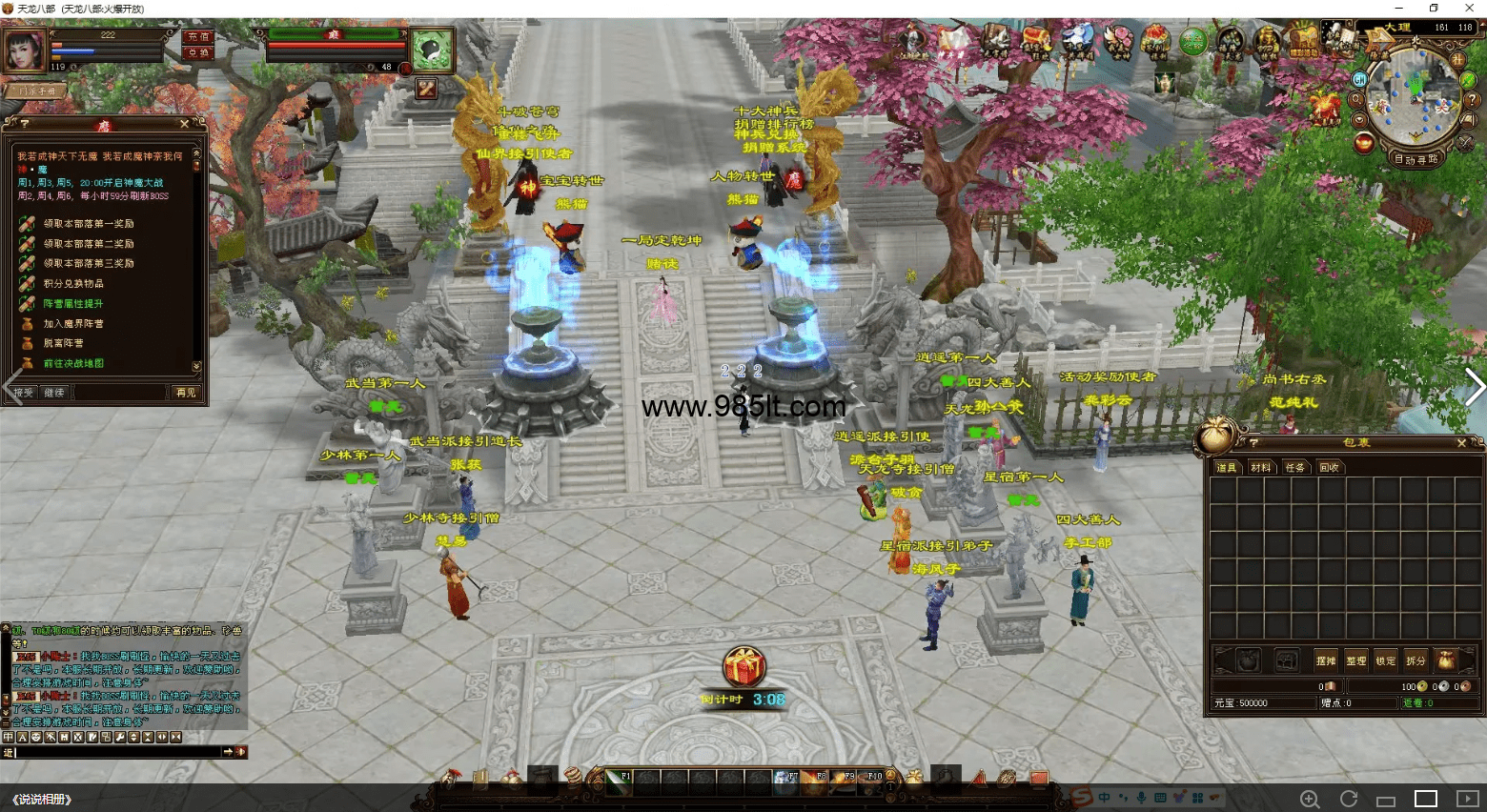This screenshot has height=812, width=1487.
Task: Click the 再见 goodbye button
Action: coord(185,393)
